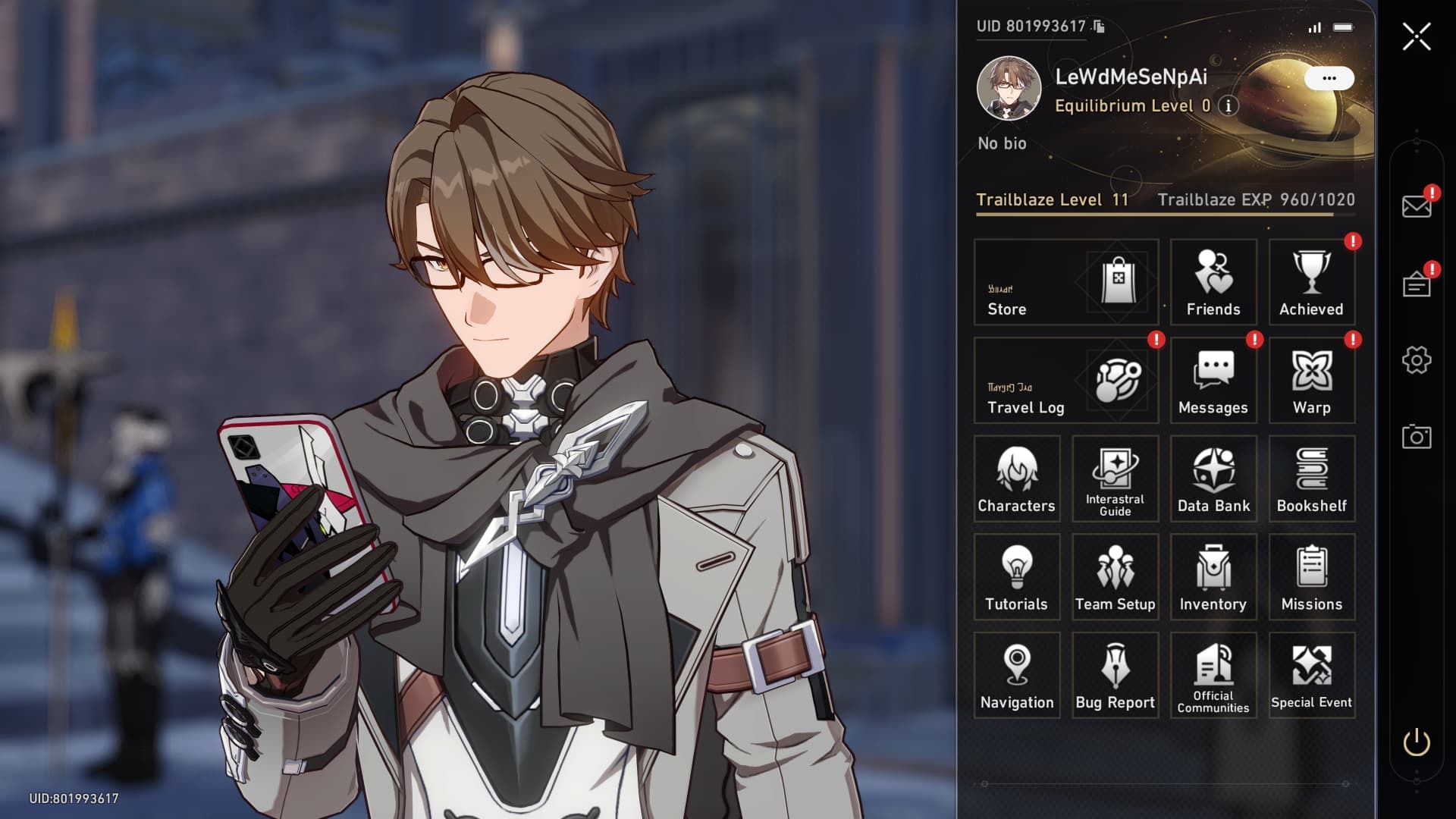This screenshot has width=1456, height=819.
Task: Open the Characters menu
Action: (x=1016, y=479)
